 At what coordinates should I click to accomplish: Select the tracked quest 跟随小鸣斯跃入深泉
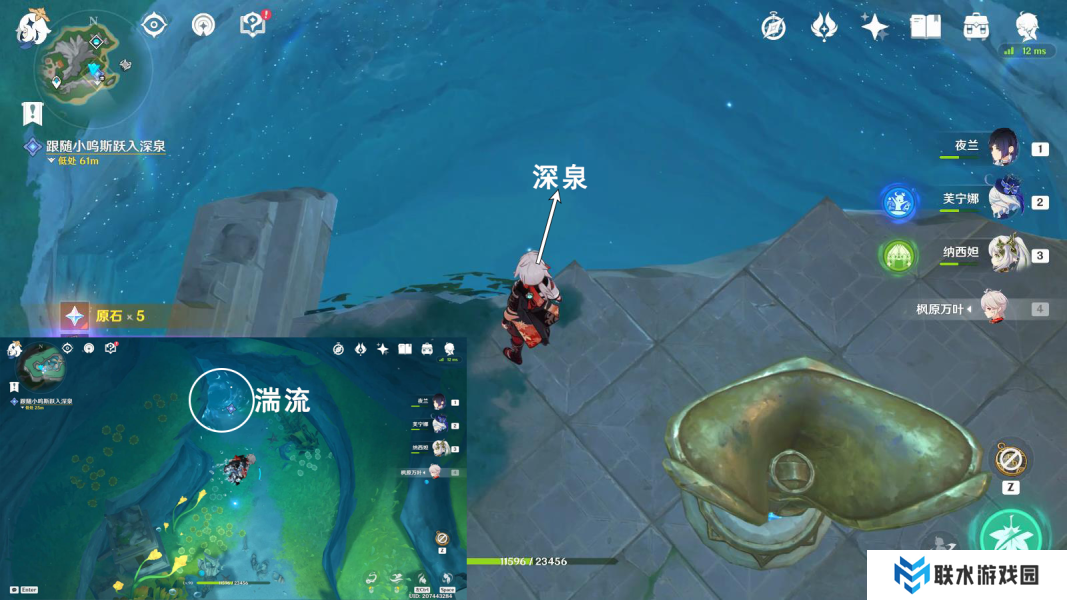click(x=105, y=146)
